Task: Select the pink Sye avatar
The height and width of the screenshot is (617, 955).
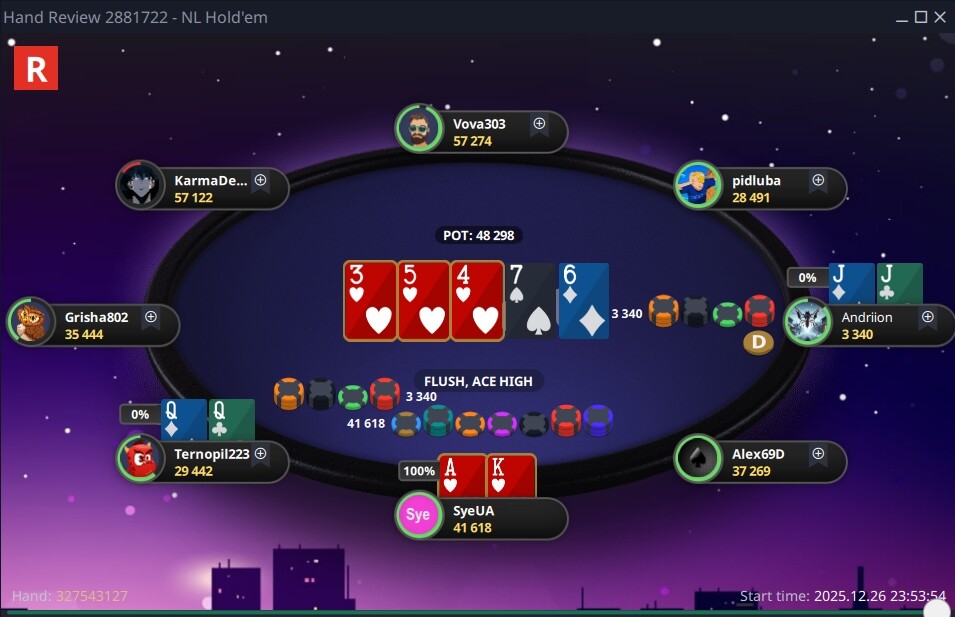Action: [418, 516]
